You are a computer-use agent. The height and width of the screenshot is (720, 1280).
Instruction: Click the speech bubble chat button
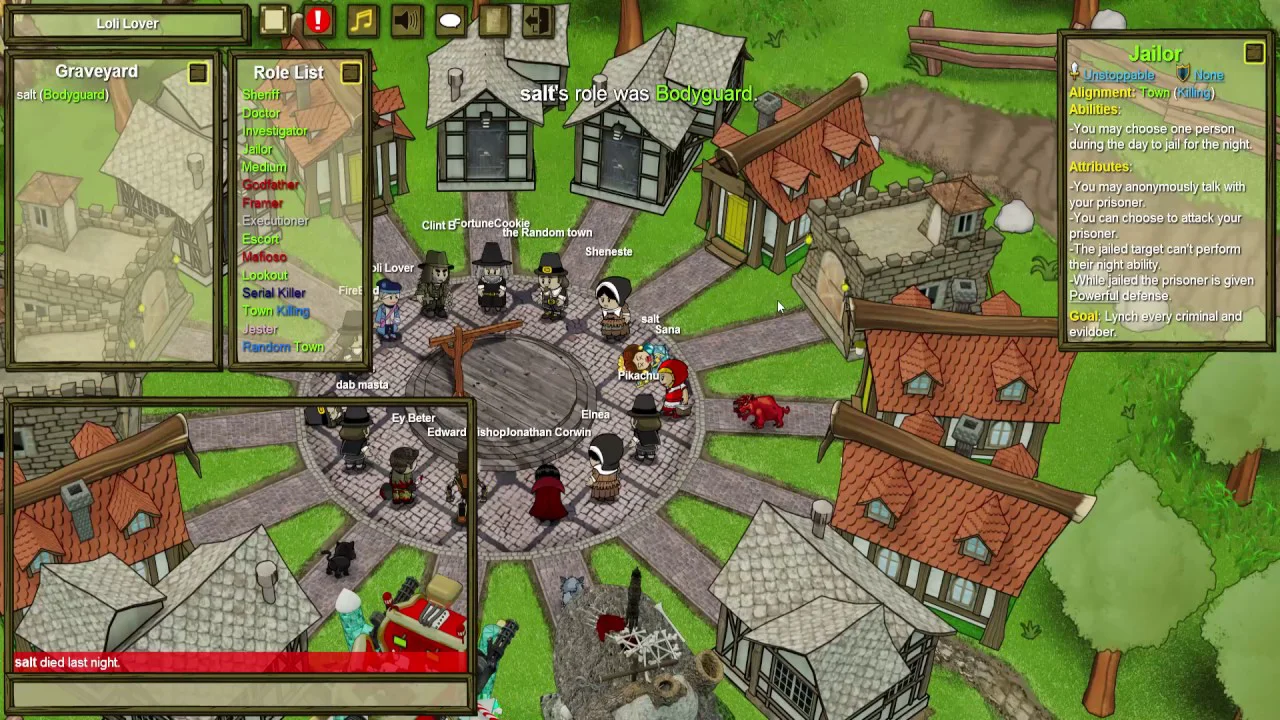(x=450, y=21)
